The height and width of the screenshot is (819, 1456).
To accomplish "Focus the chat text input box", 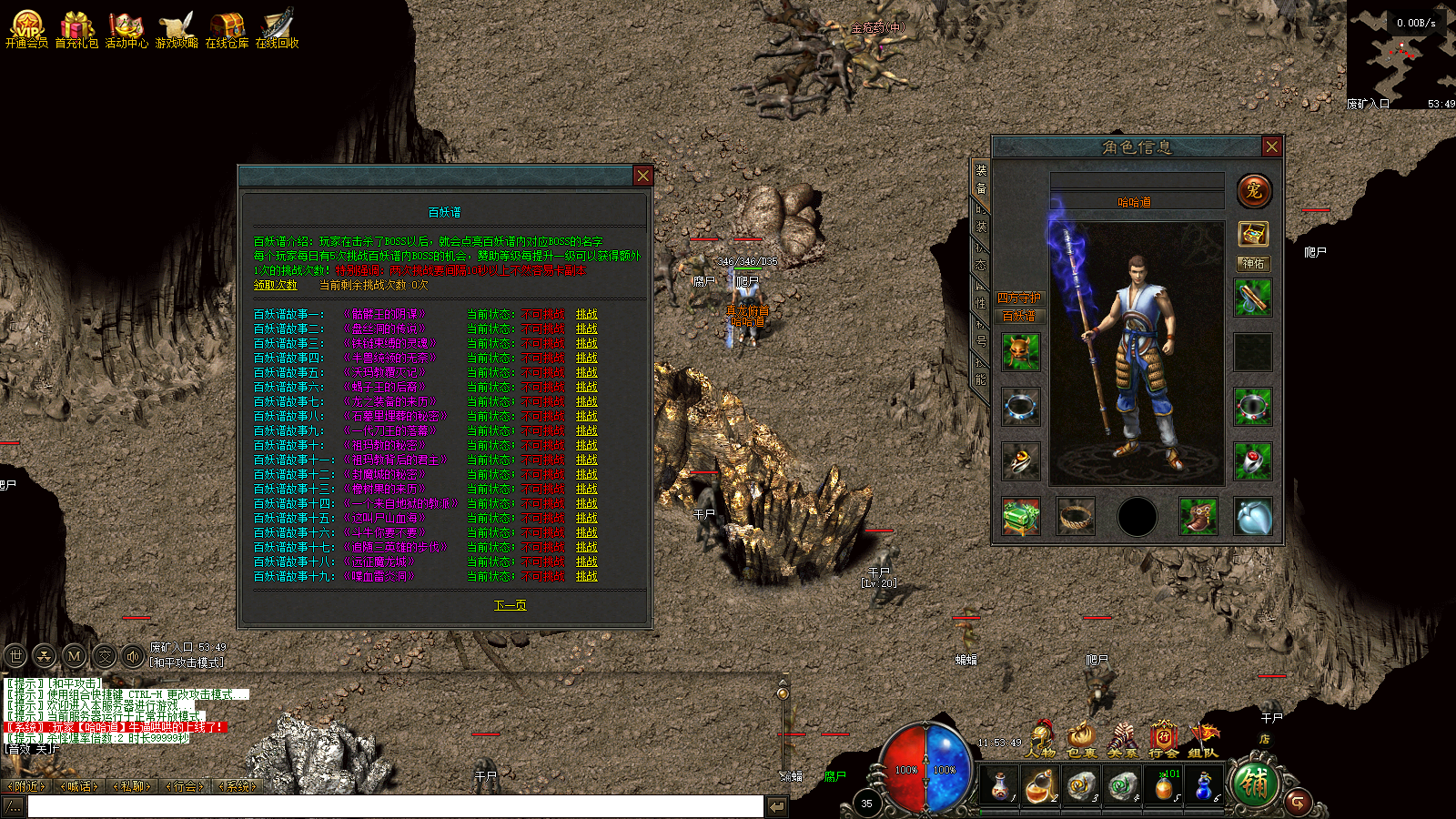I will pyautogui.click(x=395, y=806).
